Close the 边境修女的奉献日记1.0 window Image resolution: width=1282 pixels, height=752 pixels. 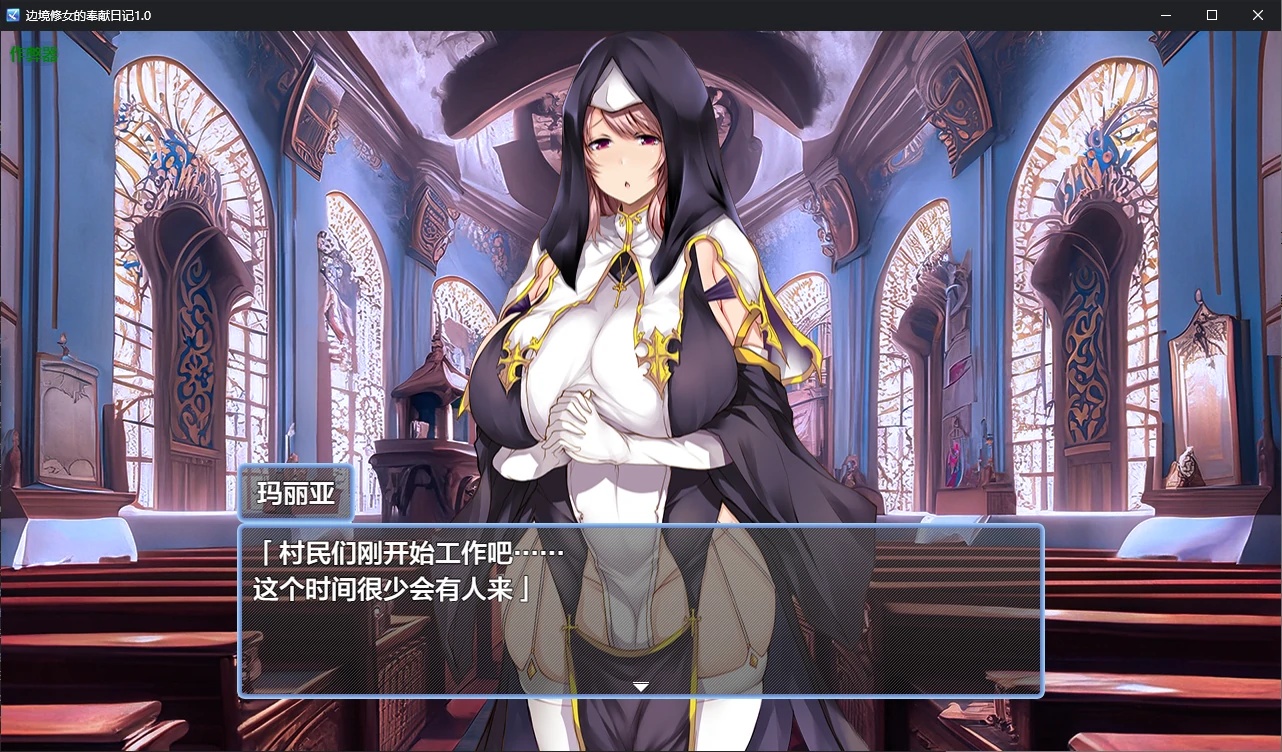point(1257,15)
